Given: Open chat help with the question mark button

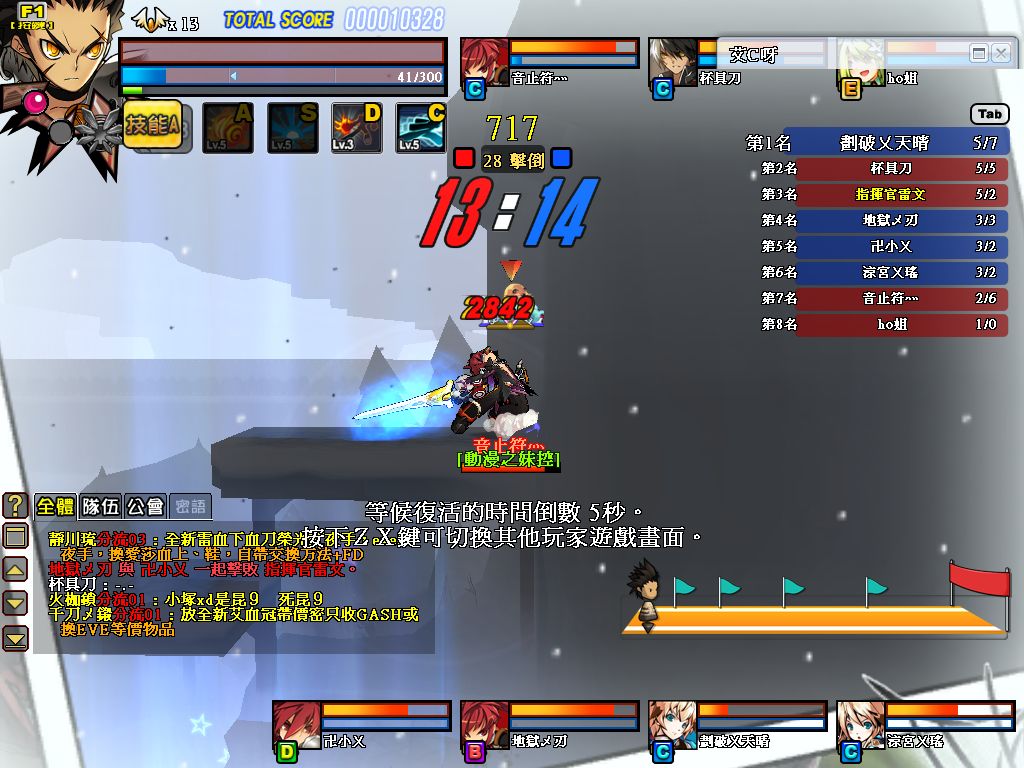Looking at the screenshot, I should pos(15,504).
